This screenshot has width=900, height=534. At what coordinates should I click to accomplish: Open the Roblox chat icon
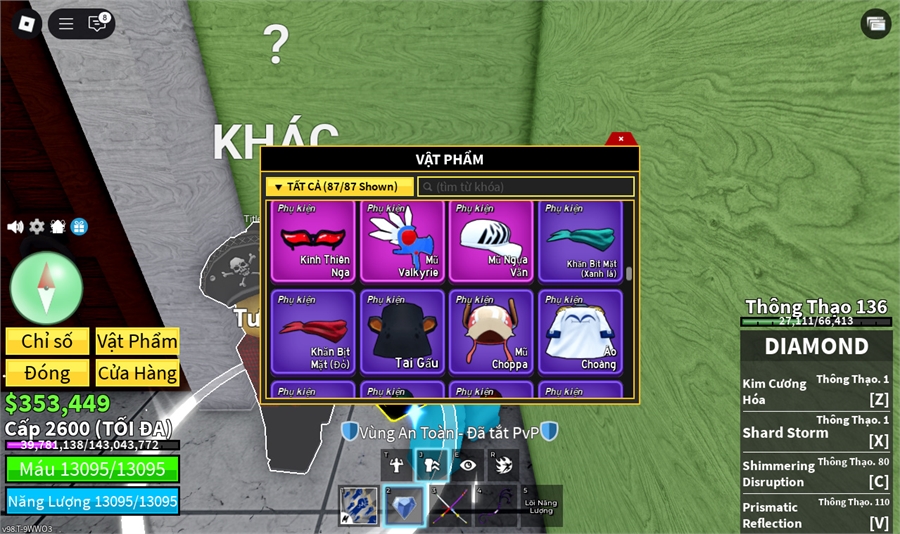point(97,24)
